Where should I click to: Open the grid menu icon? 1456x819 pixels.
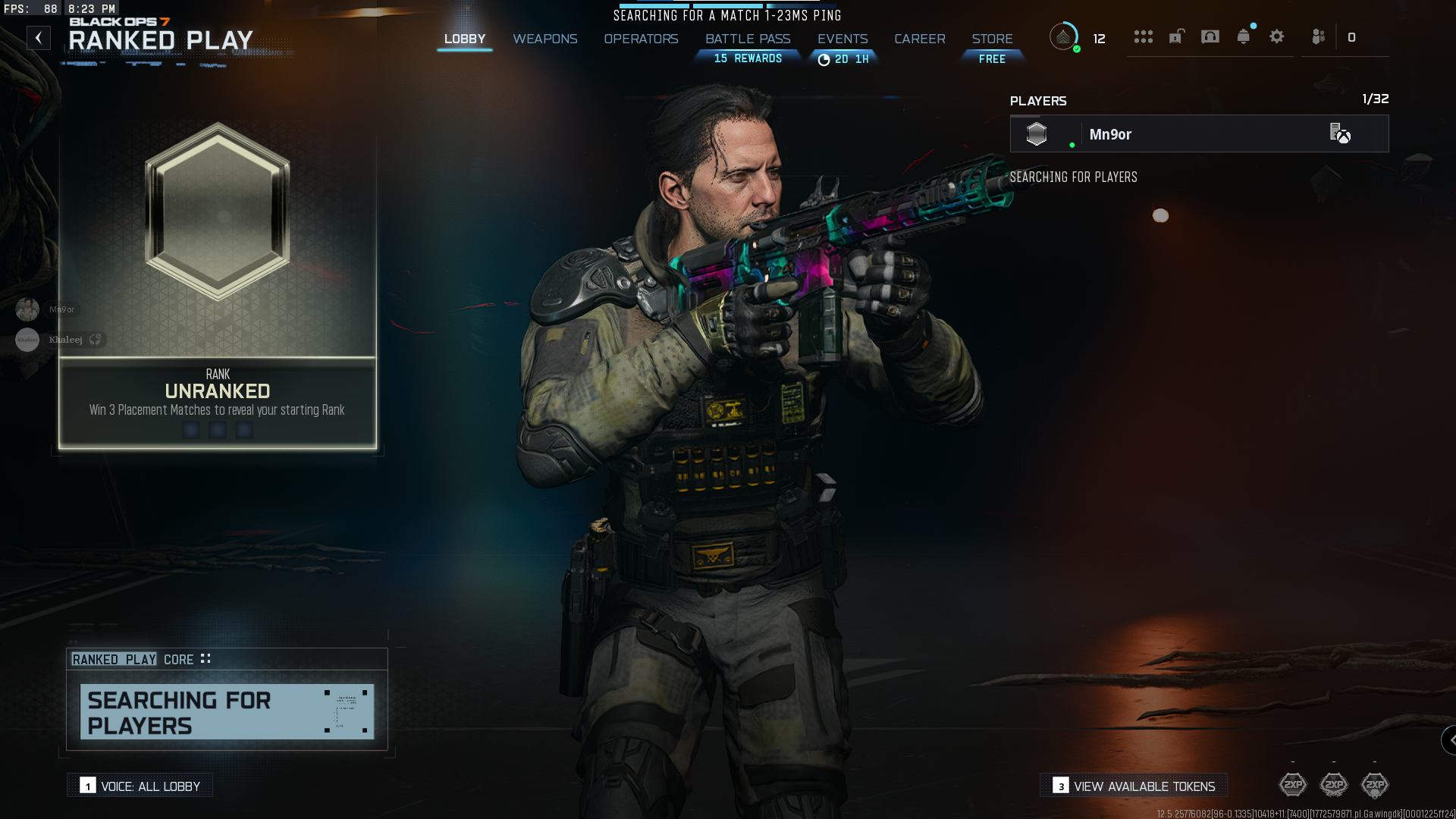coord(1143,36)
